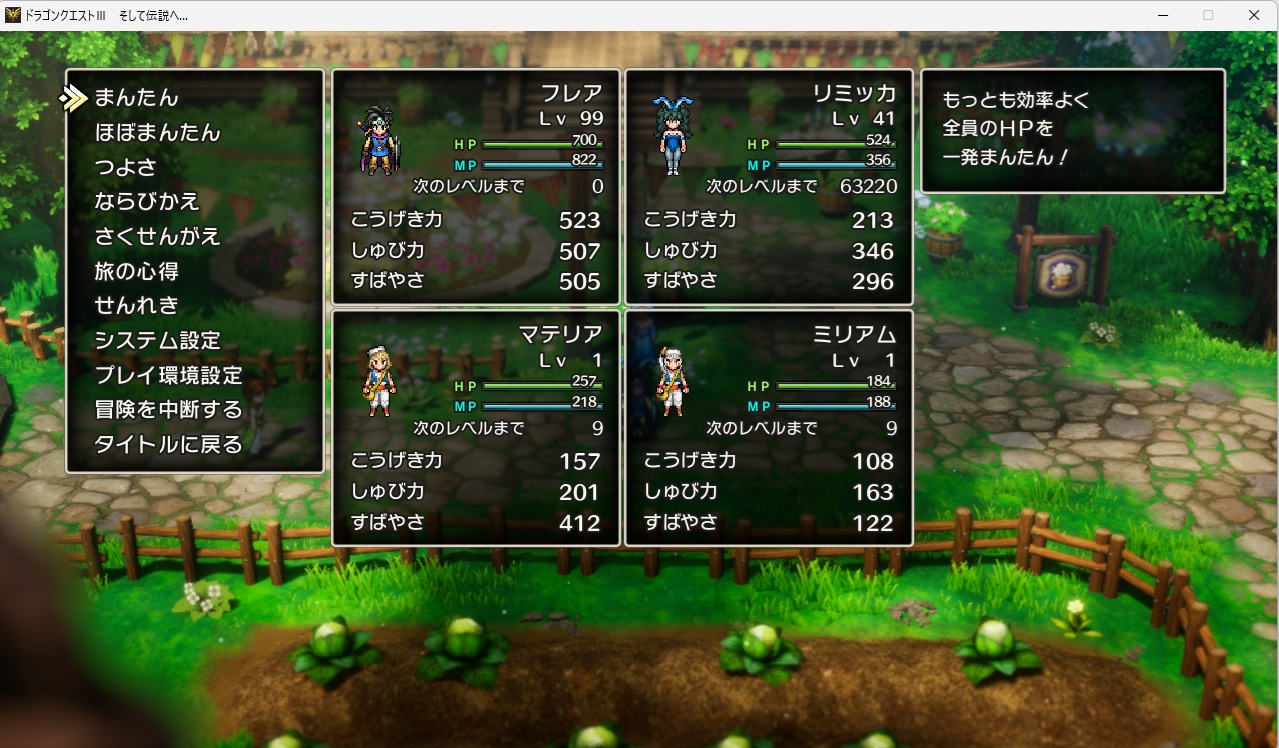Minimize the game window
The image size is (1279, 748).
(1163, 15)
